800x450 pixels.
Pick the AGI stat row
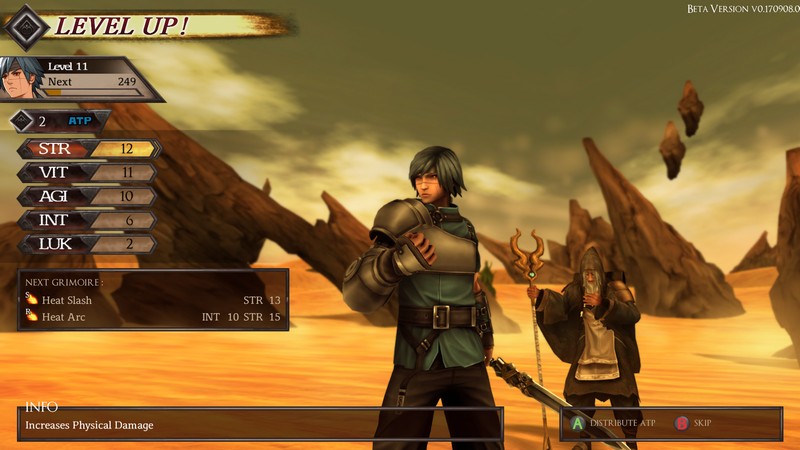pyautogui.click(x=88, y=197)
